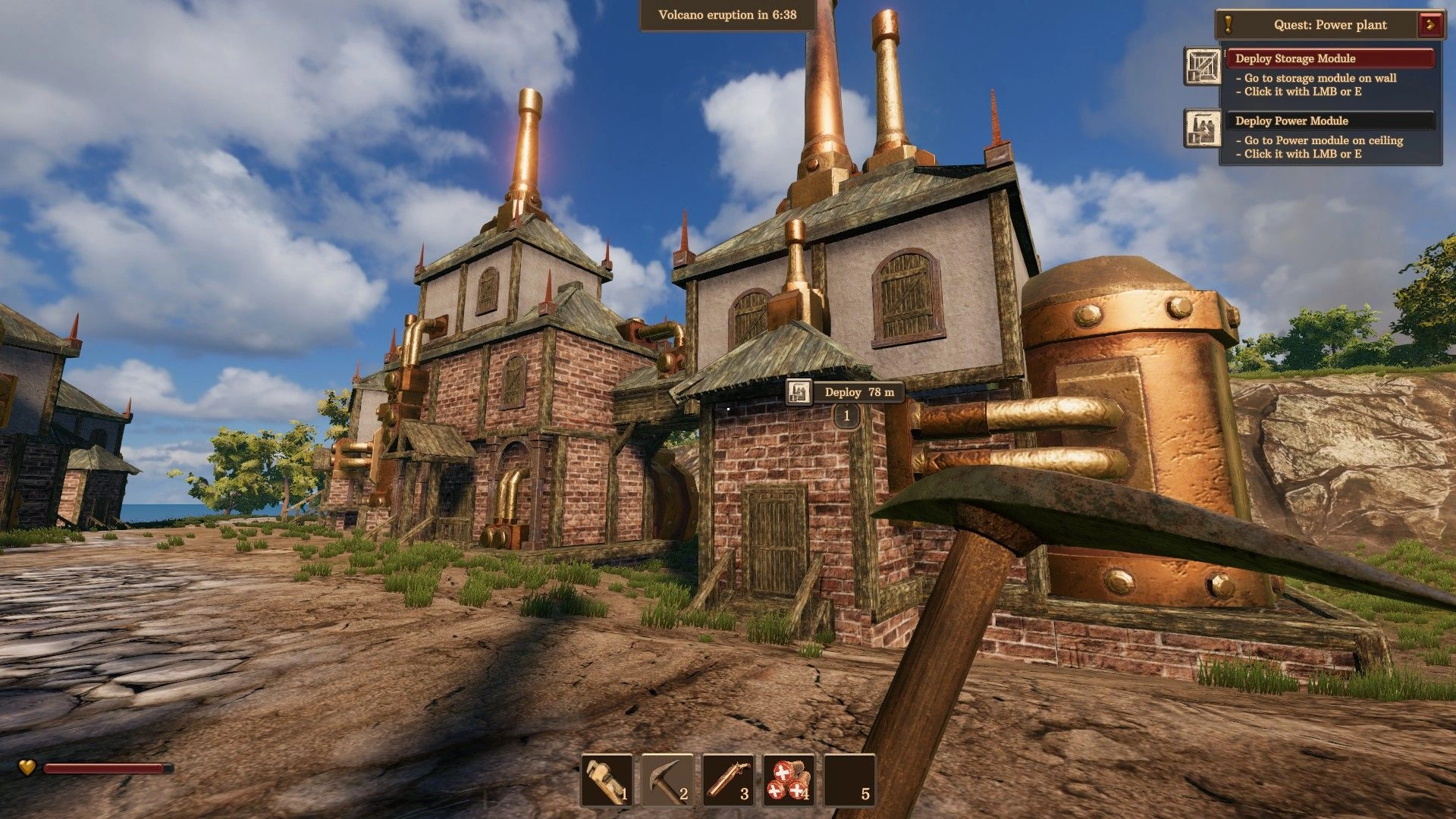The height and width of the screenshot is (819, 1456).
Task: Select the pipe wrench hotbar slot
Action: pos(607,780)
